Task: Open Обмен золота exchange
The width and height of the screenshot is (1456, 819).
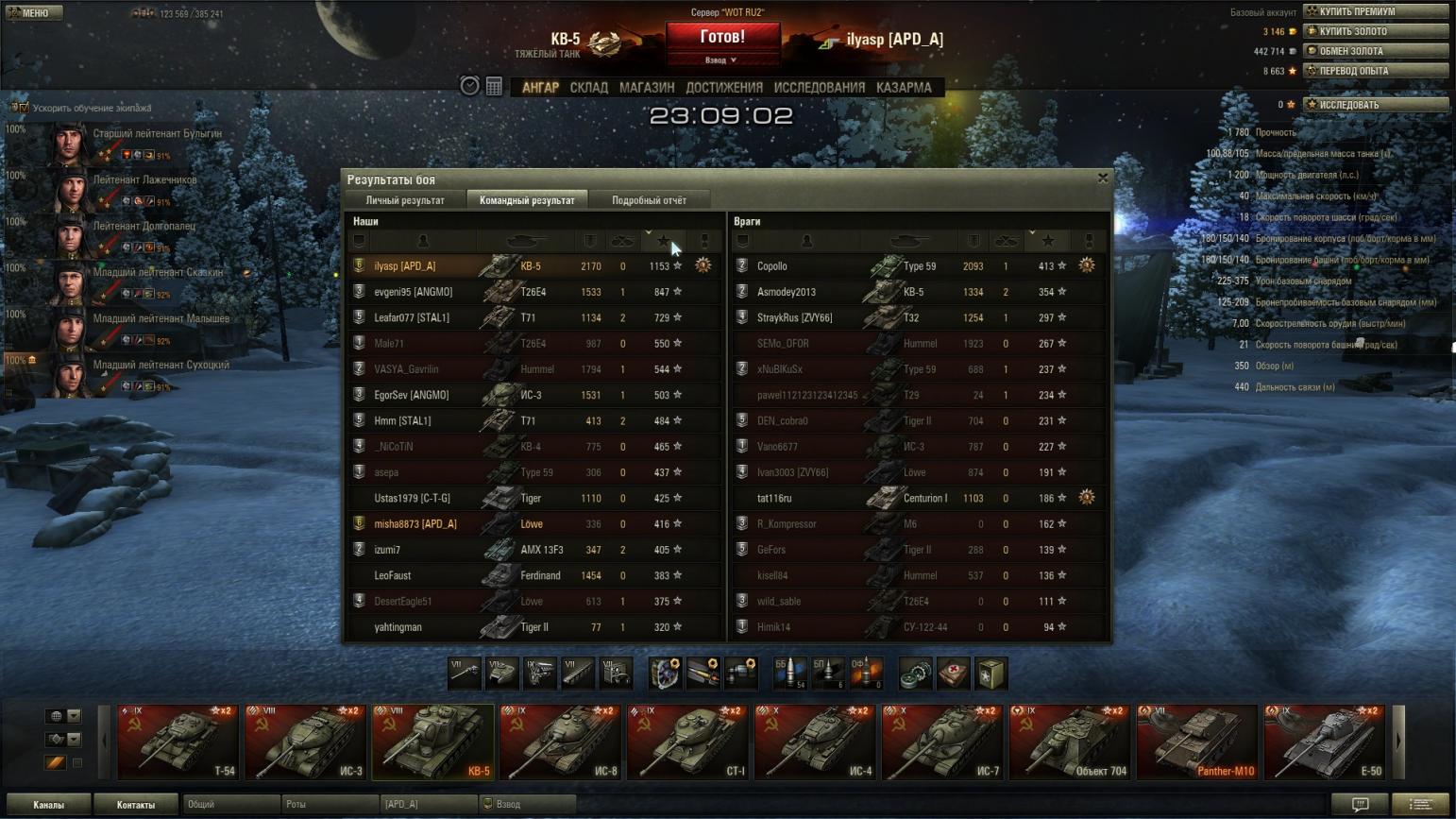Action: [1375, 51]
